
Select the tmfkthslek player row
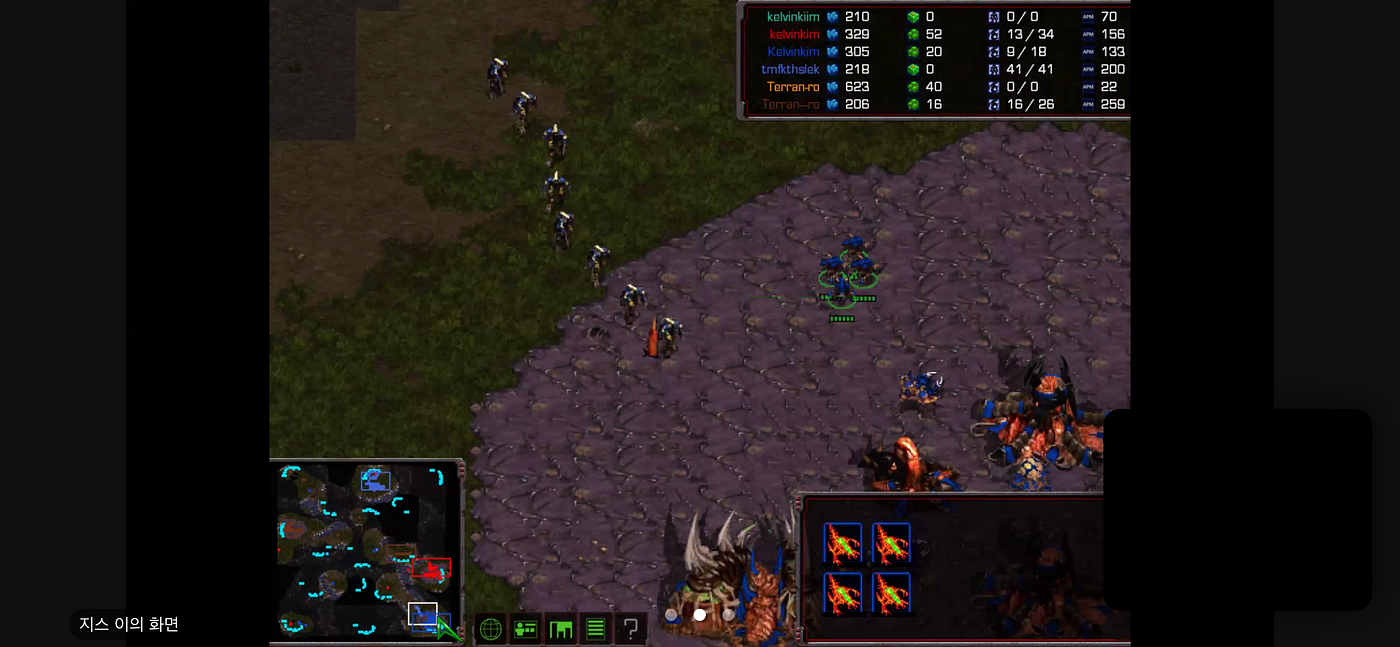pyautogui.click(x=790, y=69)
